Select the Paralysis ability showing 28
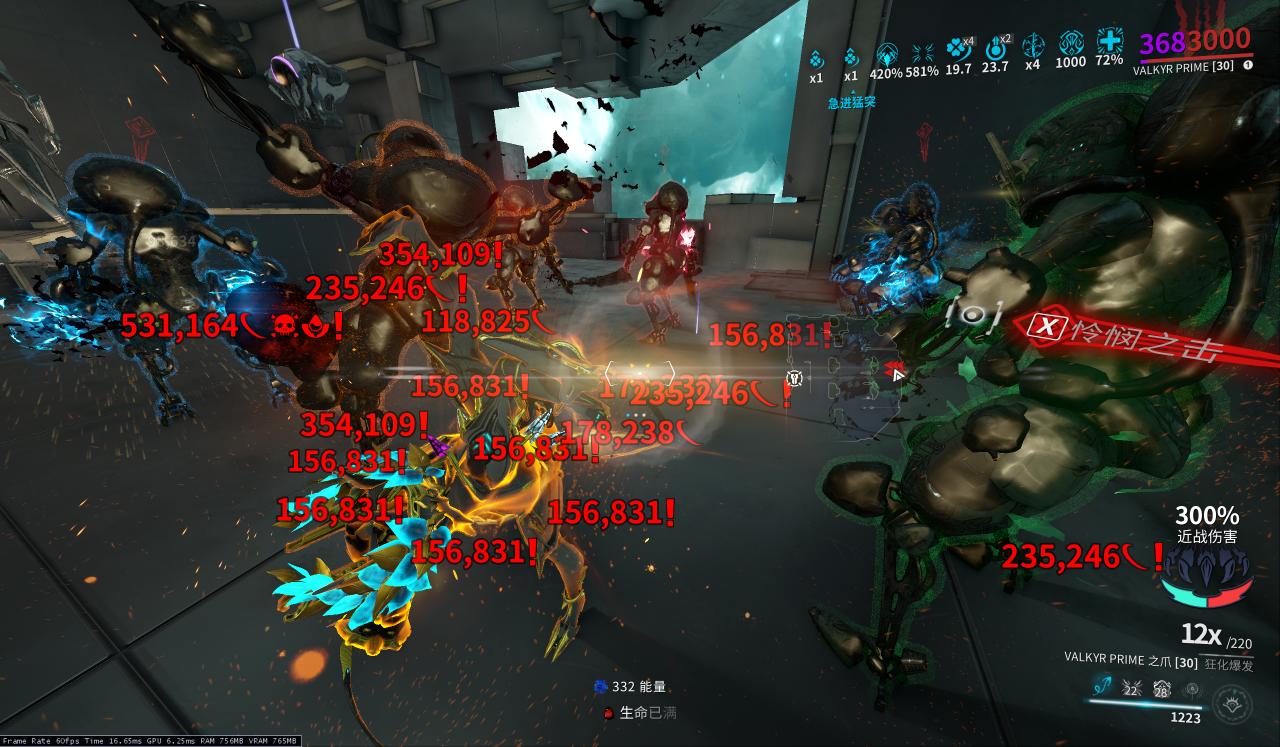 [1161, 688]
